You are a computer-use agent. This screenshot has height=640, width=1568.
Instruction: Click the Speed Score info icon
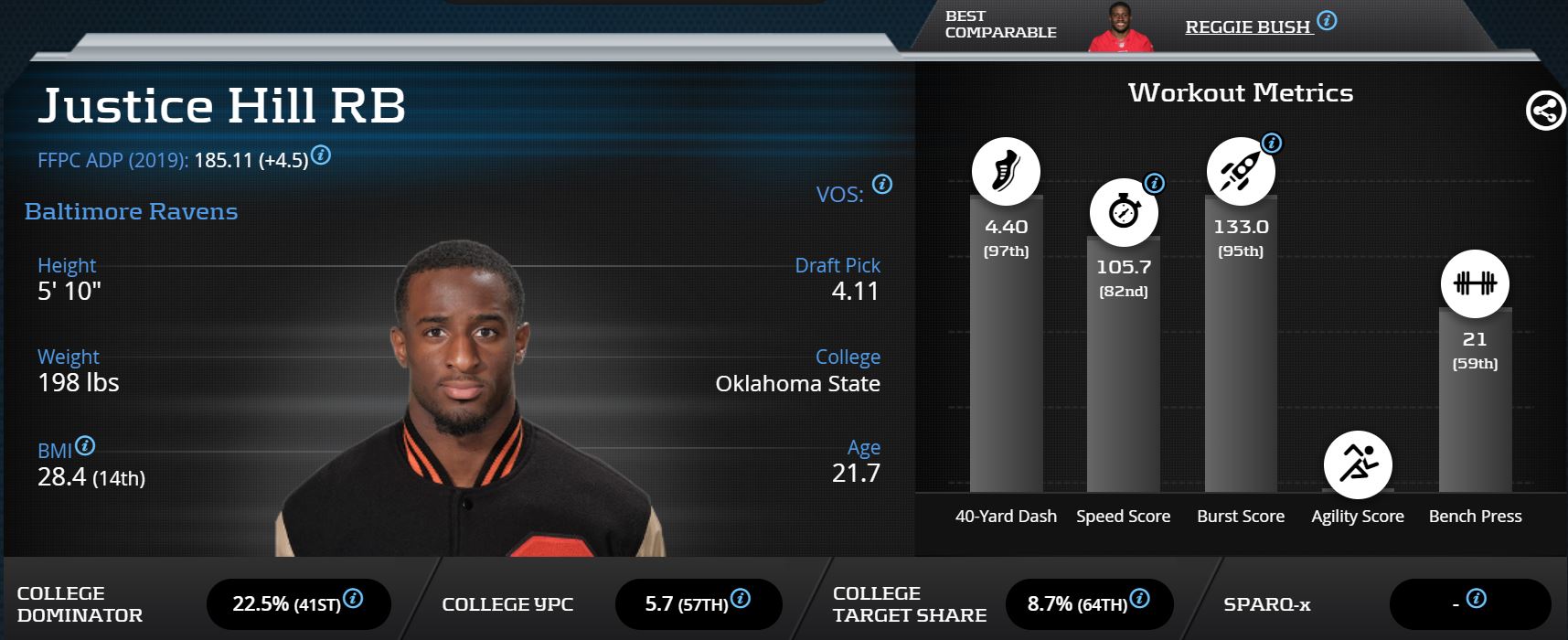[1155, 183]
